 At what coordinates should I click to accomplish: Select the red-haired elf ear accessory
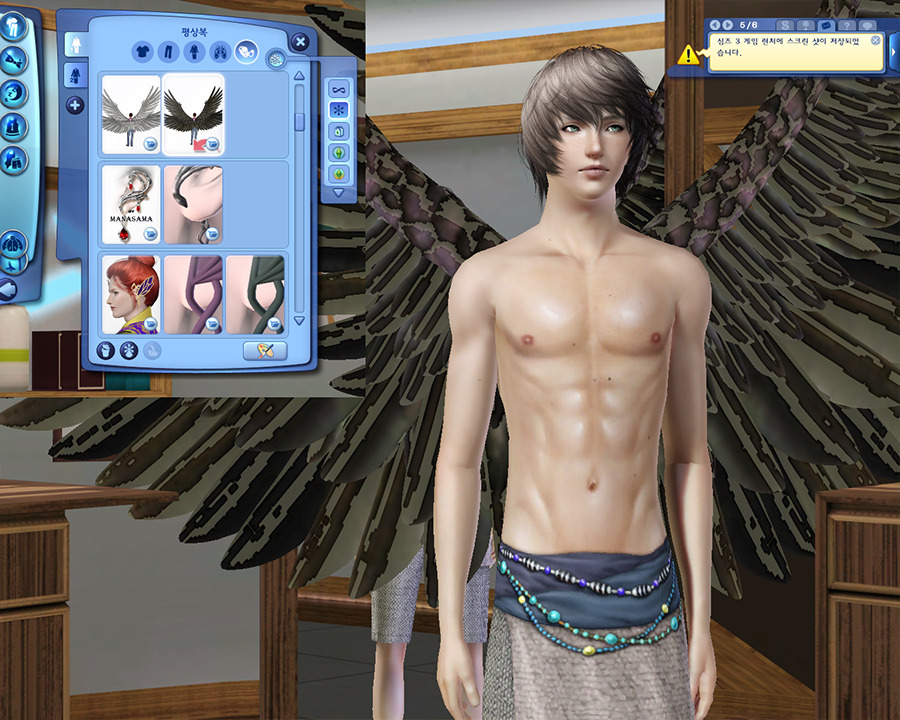coord(131,294)
